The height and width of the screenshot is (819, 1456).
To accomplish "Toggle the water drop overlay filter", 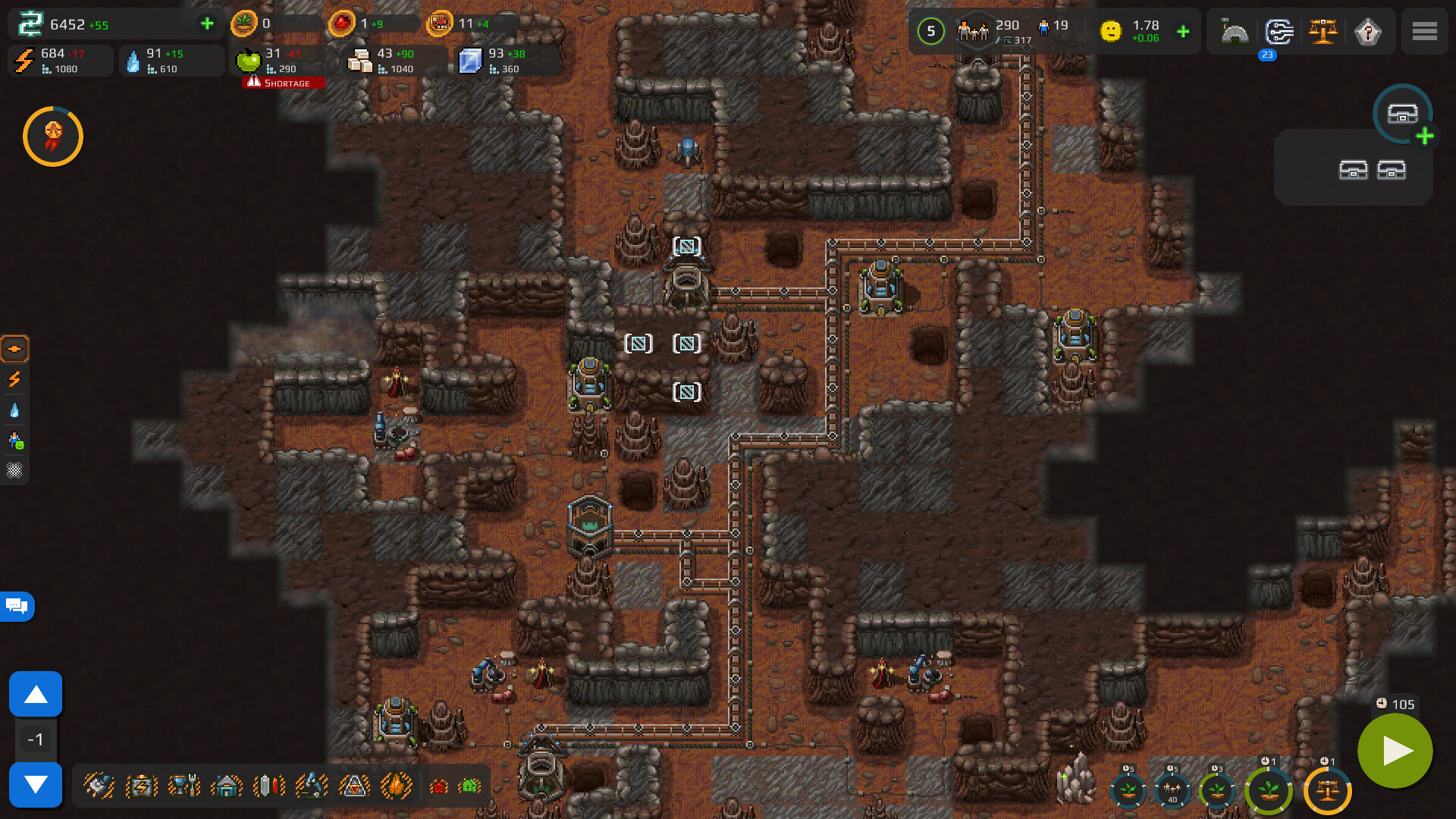I will pyautogui.click(x=14, y=410).
